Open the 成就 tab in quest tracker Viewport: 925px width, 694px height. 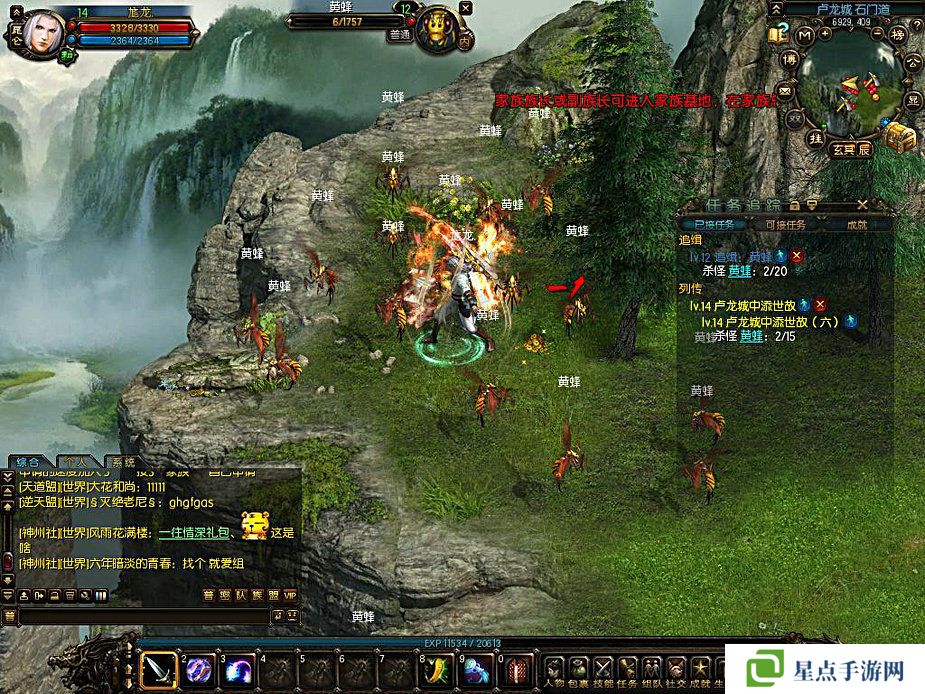pyautogui.click(x=857, y=225)
